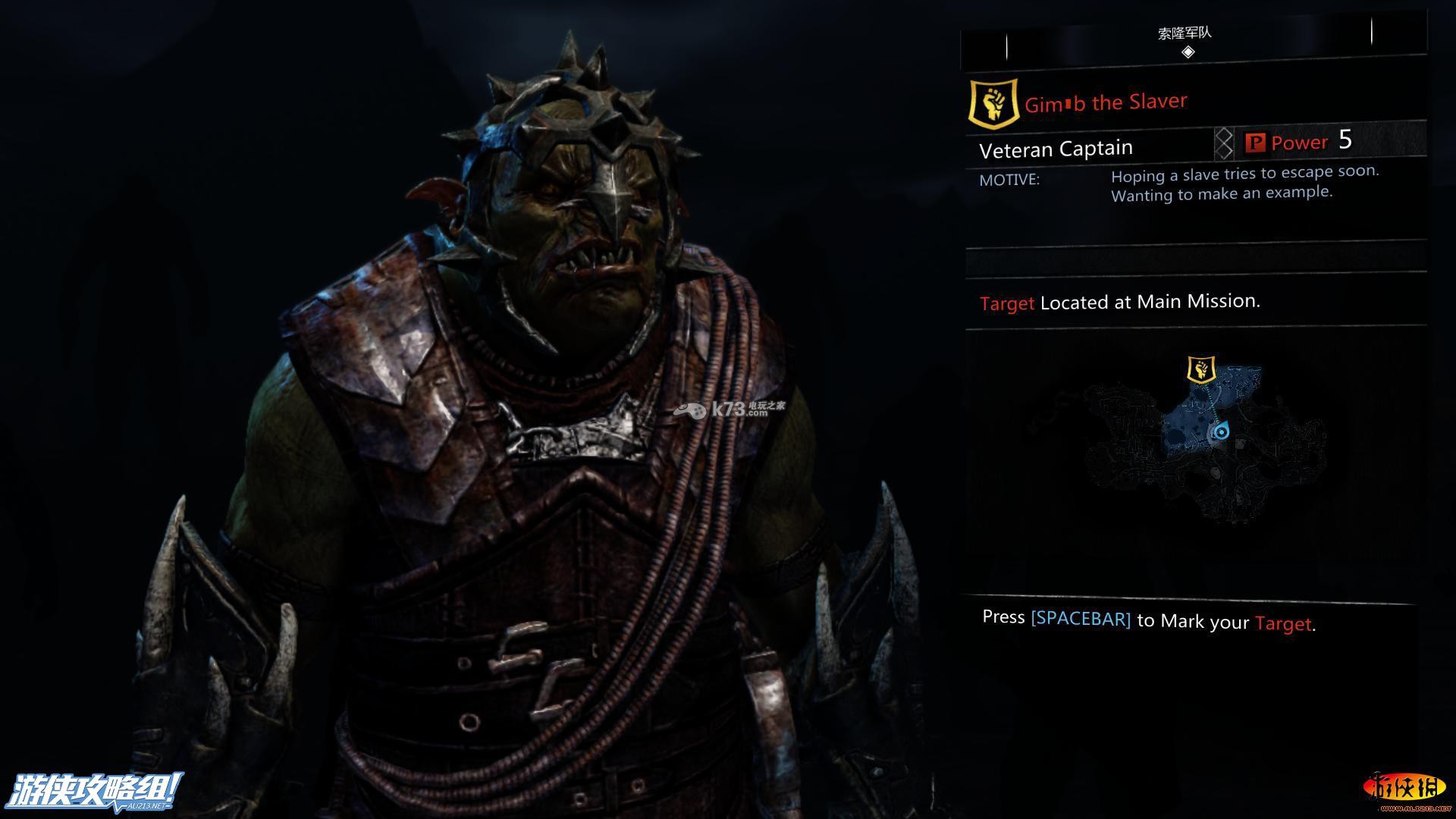
Task: Select the captain name ending in 'the Slaver'
Action: (1106, 102)
